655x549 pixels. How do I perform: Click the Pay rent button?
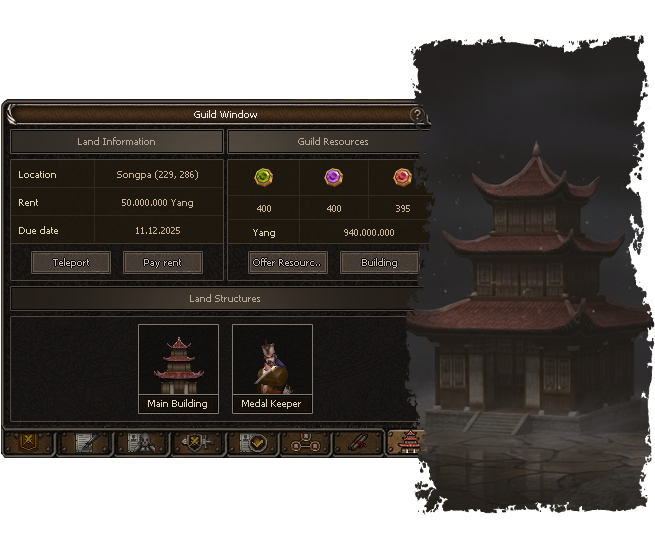click(163, 263)
